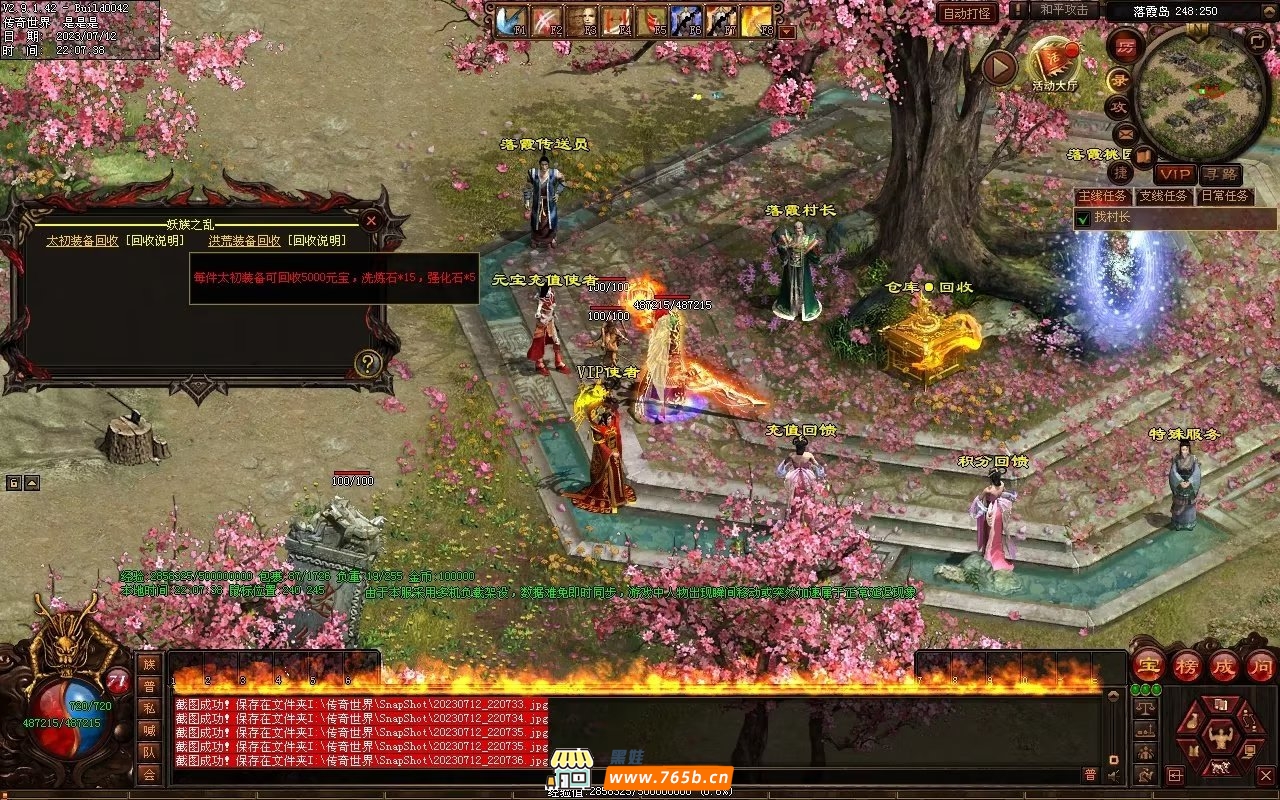This screenshot has height=800, width=1280.
Task: Open the 榜 rankings button
Action: [x=1186, y=665]
